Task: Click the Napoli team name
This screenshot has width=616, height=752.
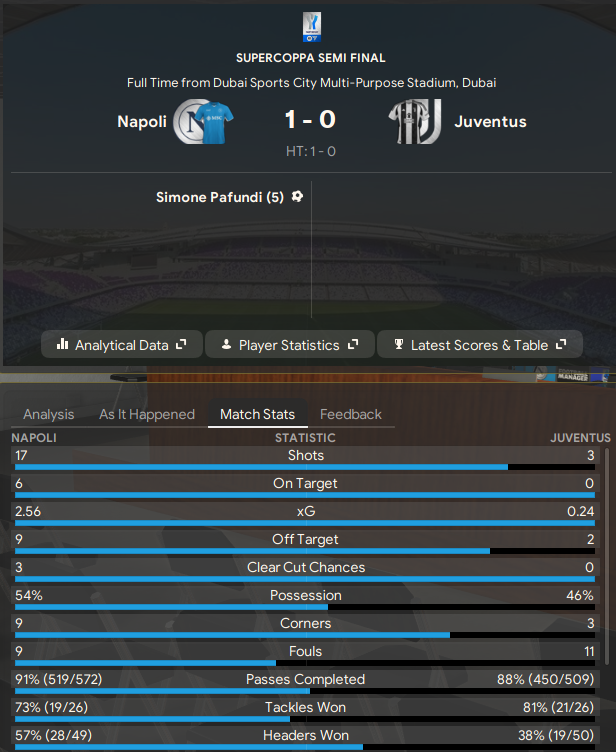Action: (x=142, y=122)
